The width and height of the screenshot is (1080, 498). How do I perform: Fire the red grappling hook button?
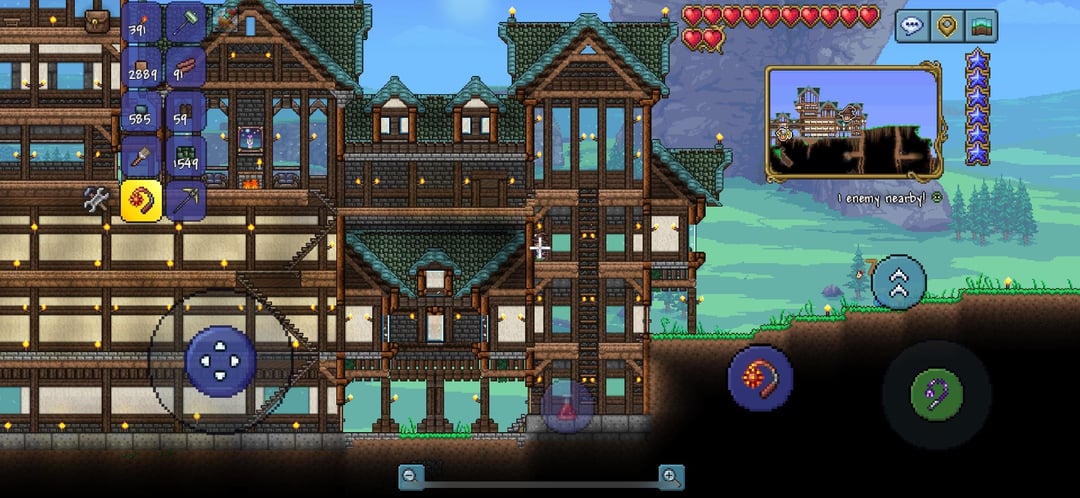[760, 380]
